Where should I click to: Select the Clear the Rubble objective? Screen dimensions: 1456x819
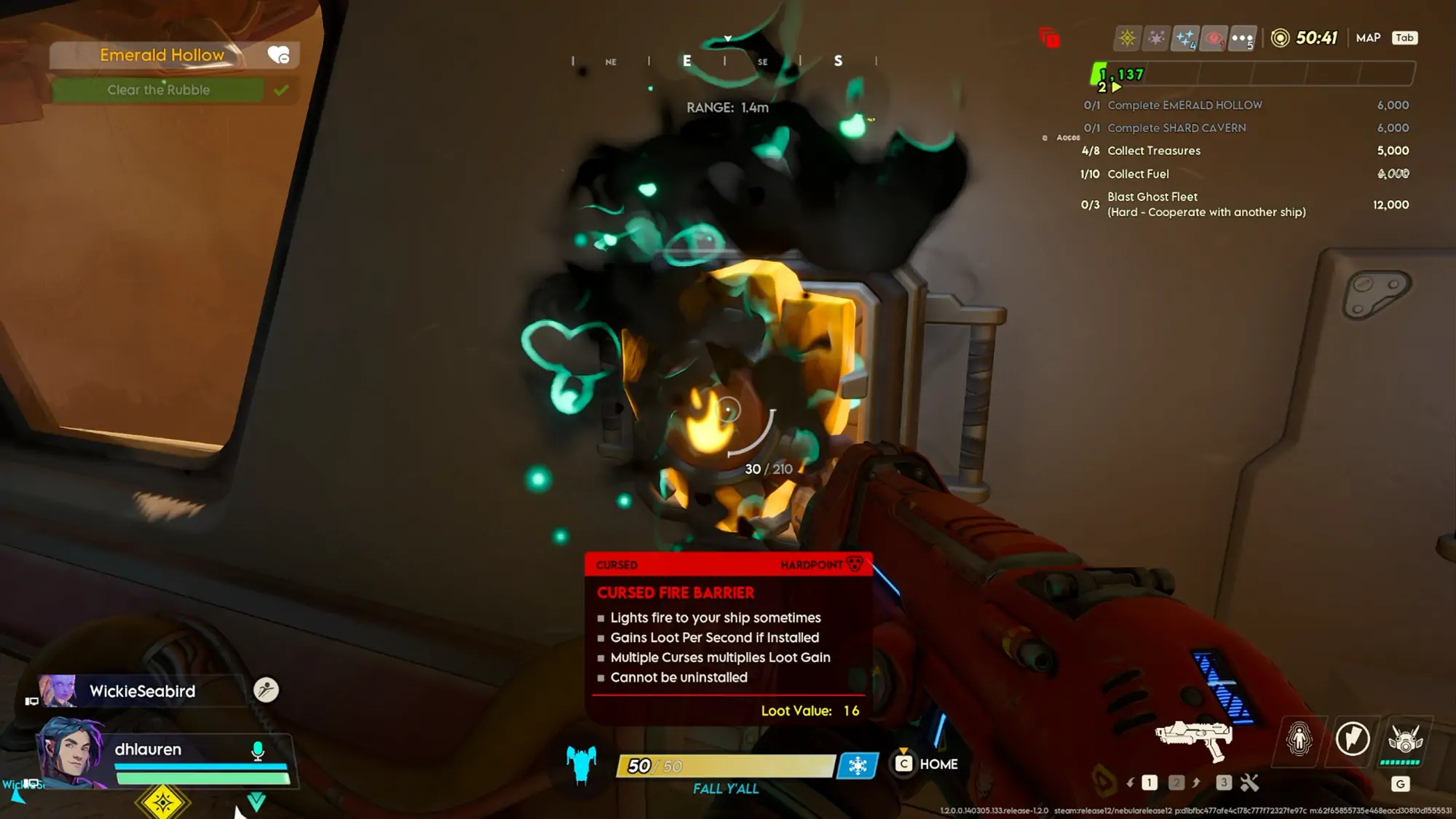[x=159, y=90]
